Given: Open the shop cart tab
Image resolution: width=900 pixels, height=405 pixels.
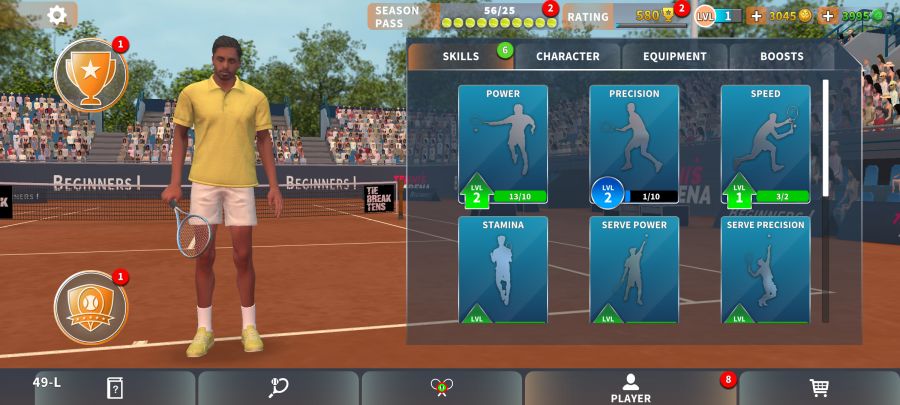Looking at the screenshot, I should (x=819, y=388).
